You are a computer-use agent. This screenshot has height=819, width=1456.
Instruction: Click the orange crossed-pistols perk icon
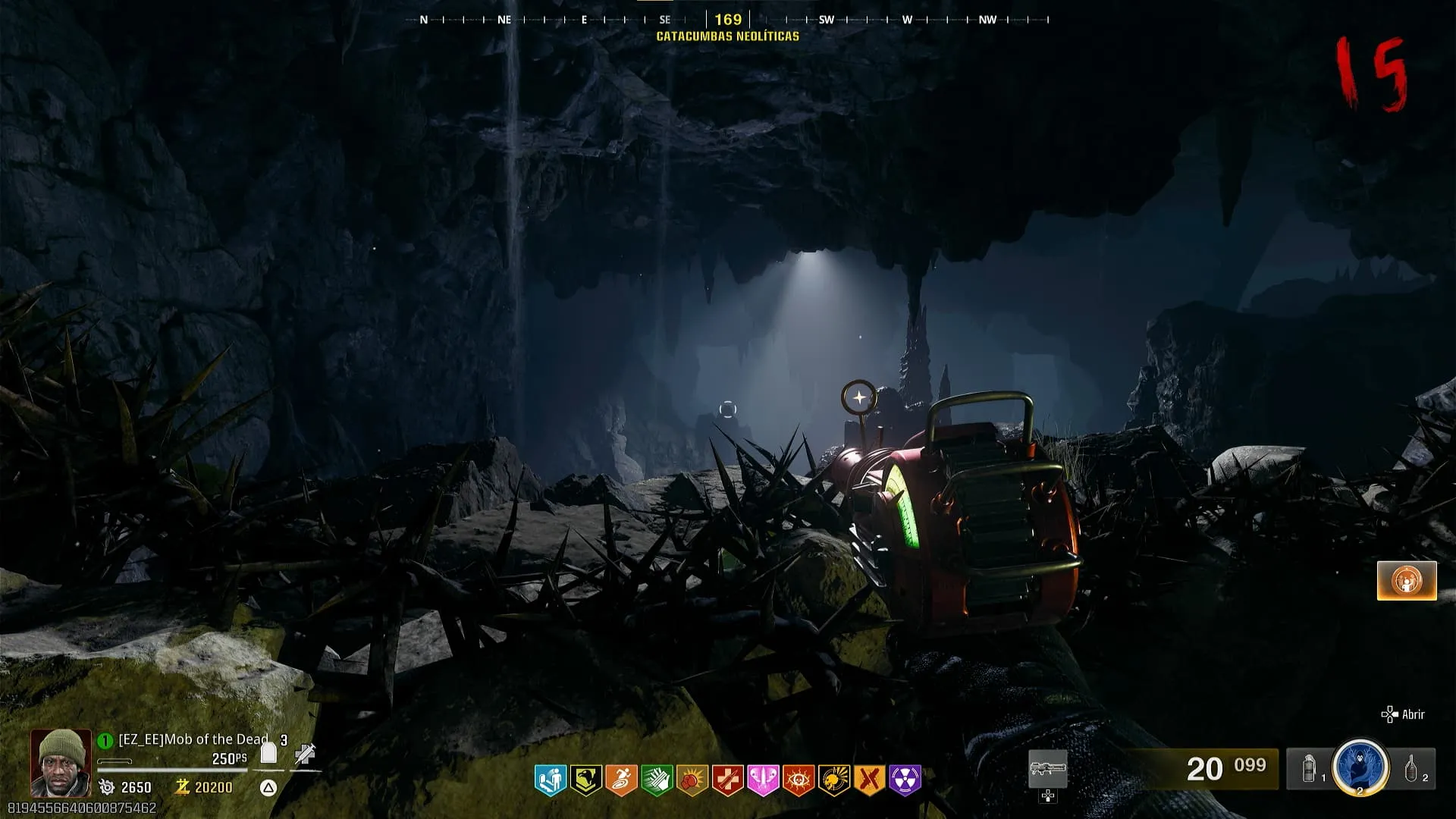click(x=869, y=780)
